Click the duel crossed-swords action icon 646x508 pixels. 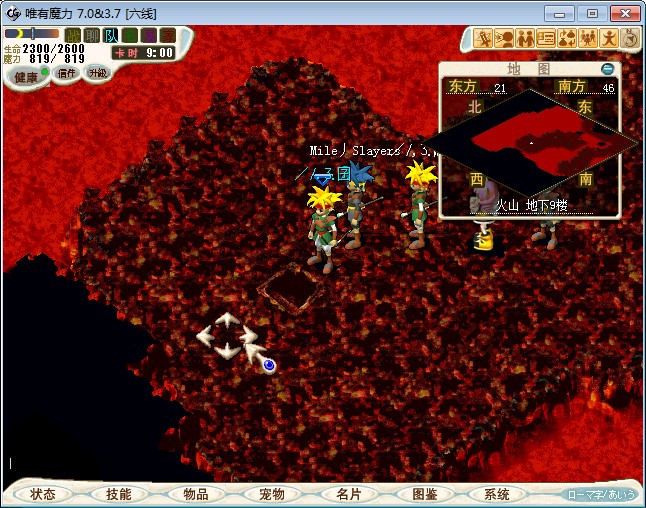tap(484, 39)
